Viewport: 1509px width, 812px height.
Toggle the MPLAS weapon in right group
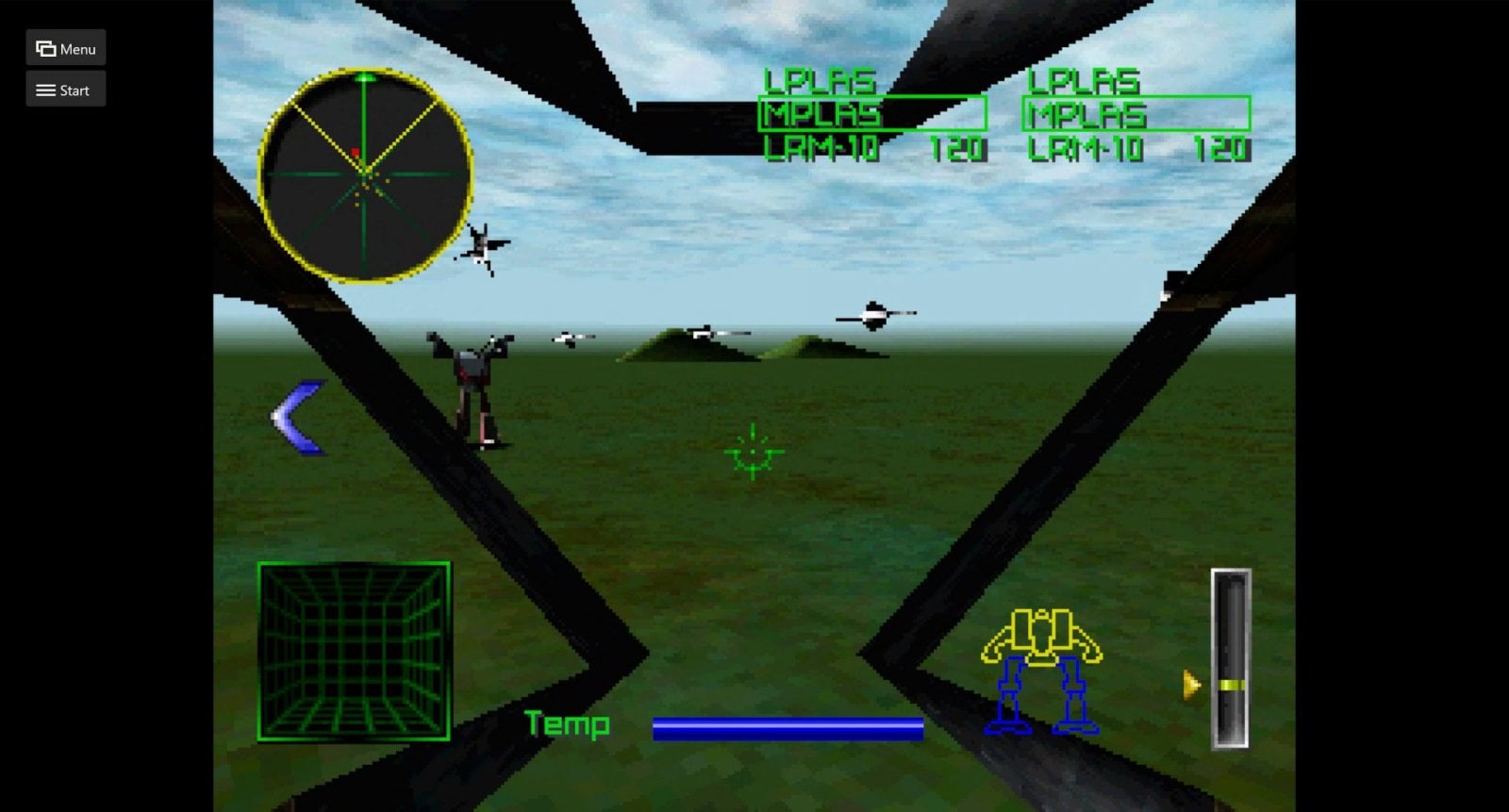pyautogui.click(x=1086, y=115)
